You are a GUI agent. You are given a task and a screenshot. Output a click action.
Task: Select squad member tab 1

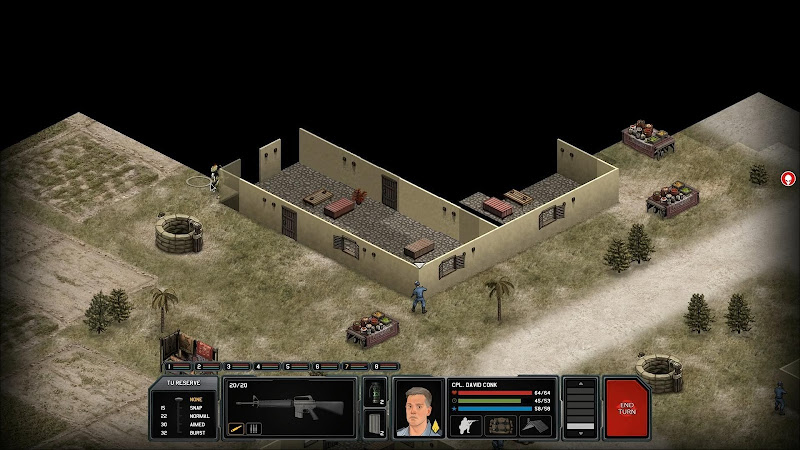click(173, 366)
